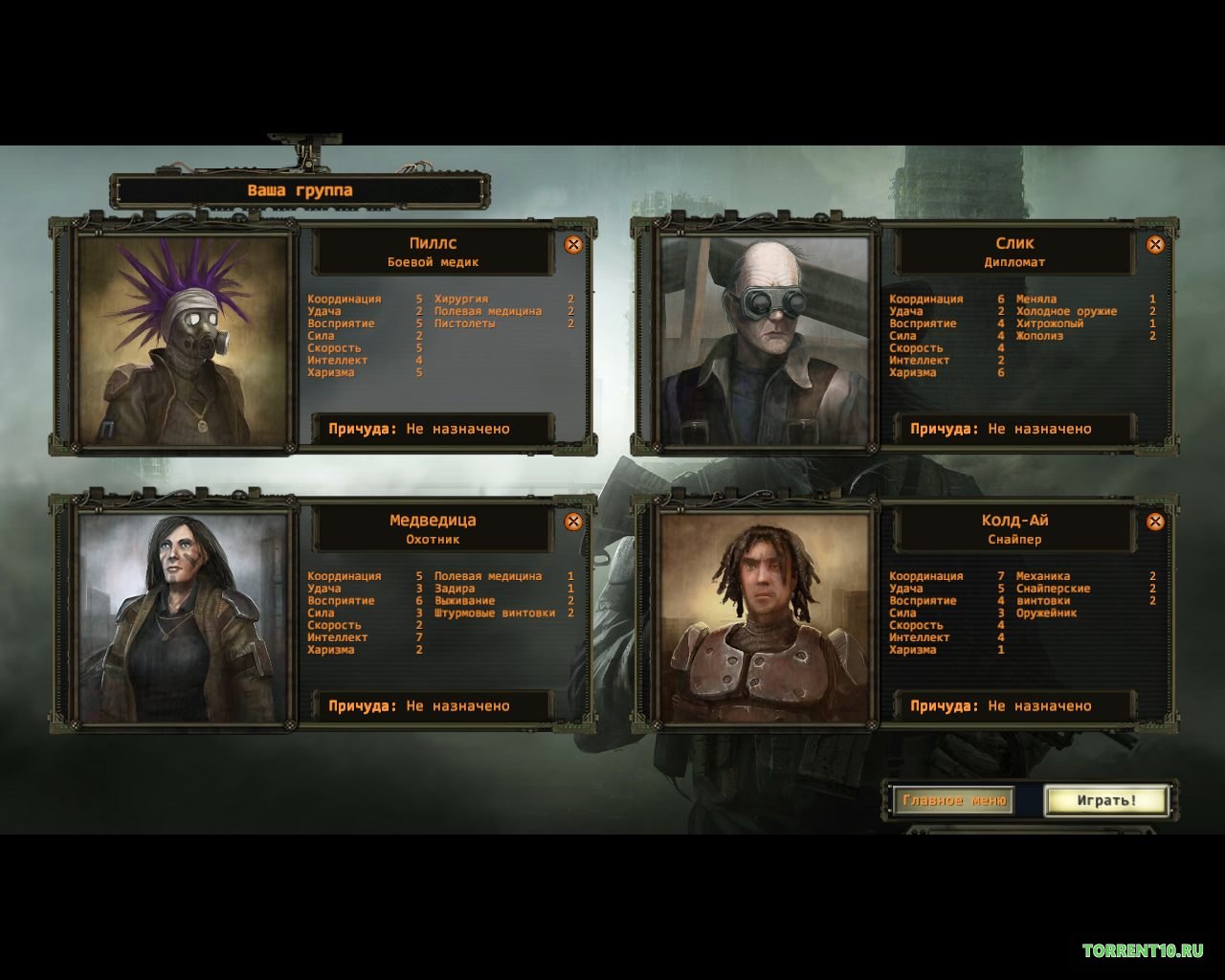Open Медведица's Причуда quirk field
1225x980 pixels.
tap(433, 706)
